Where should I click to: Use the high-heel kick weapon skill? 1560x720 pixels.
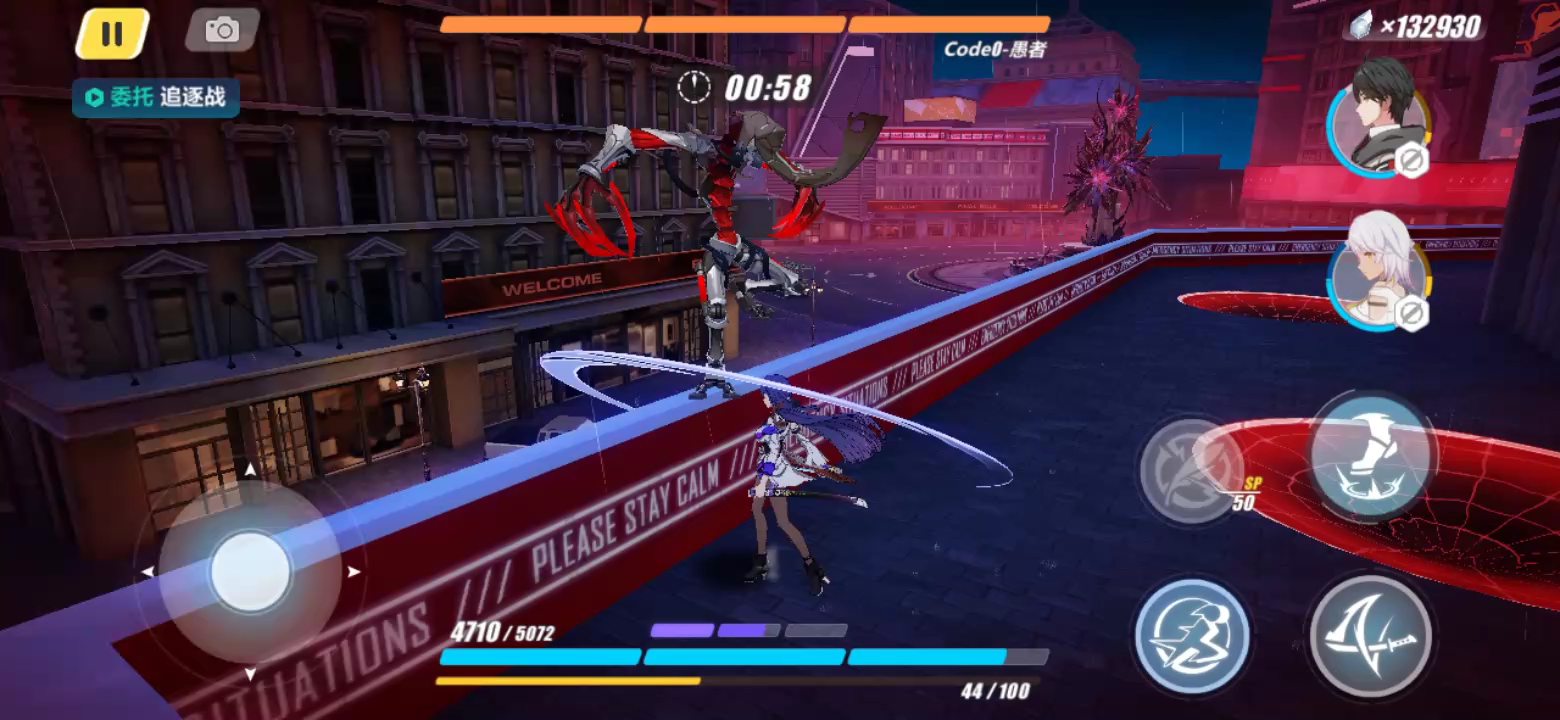point(1372,456)
